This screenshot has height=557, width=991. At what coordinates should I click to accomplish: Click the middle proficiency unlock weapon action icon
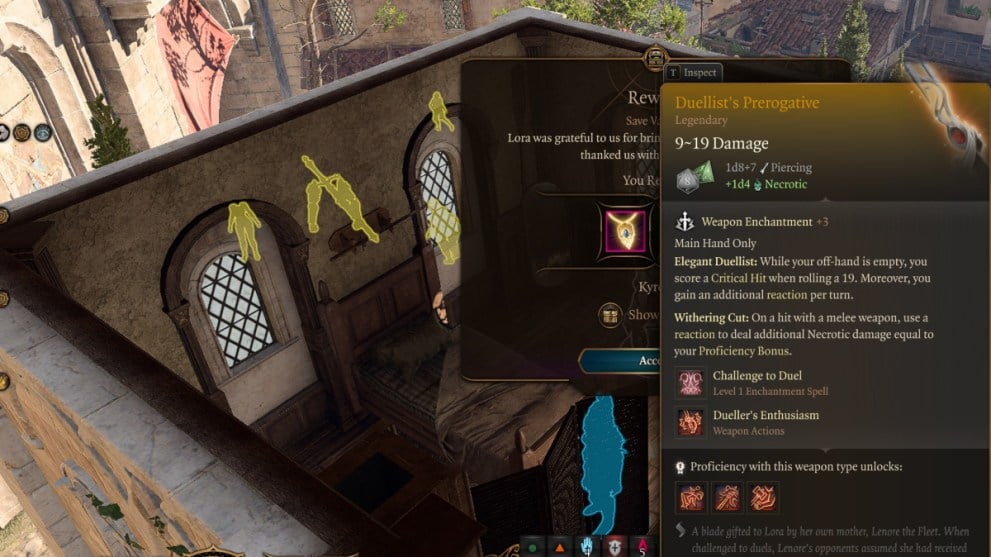727,497
